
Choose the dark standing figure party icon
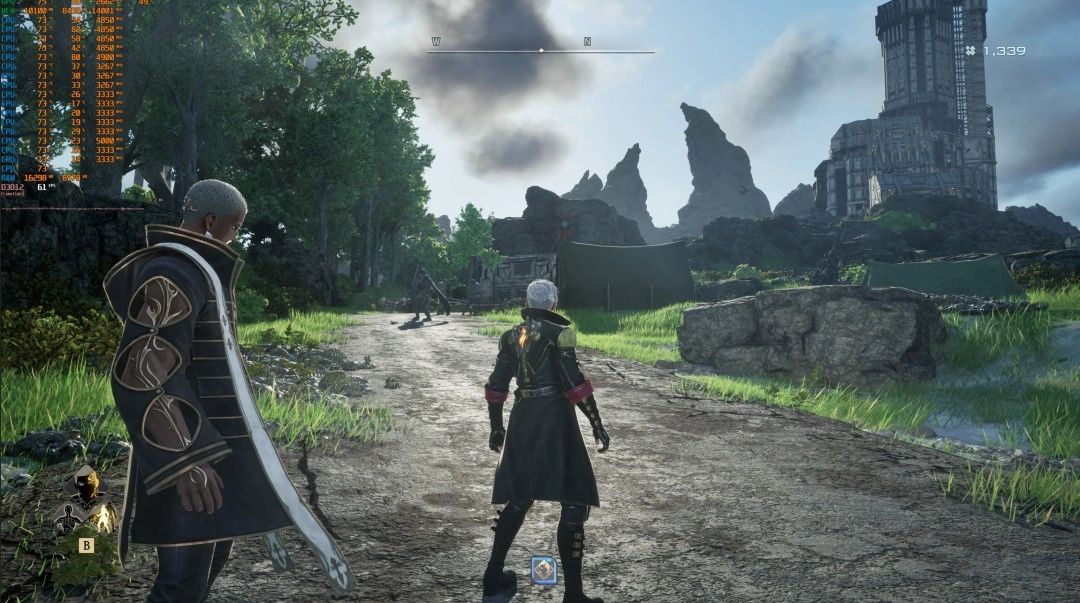[70, 518]
